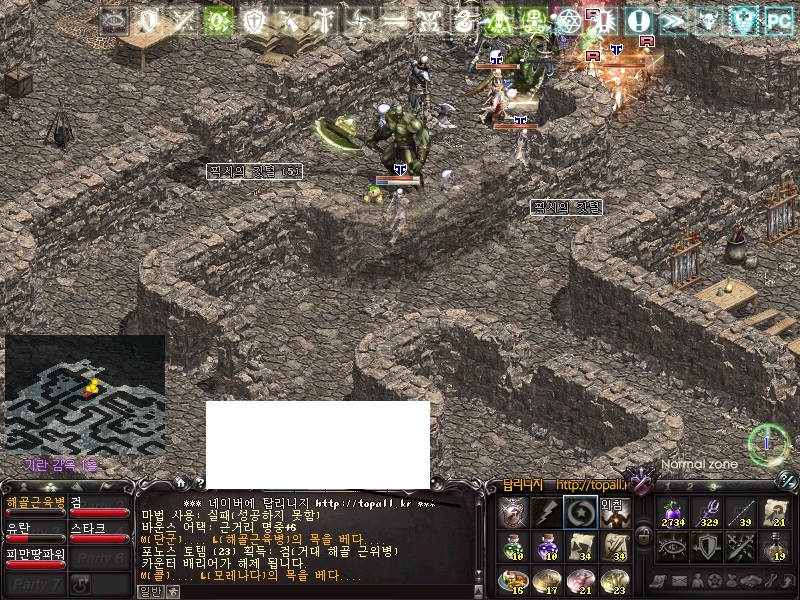
Task: Click the compass clock button
Action: [x=768, y=442]
